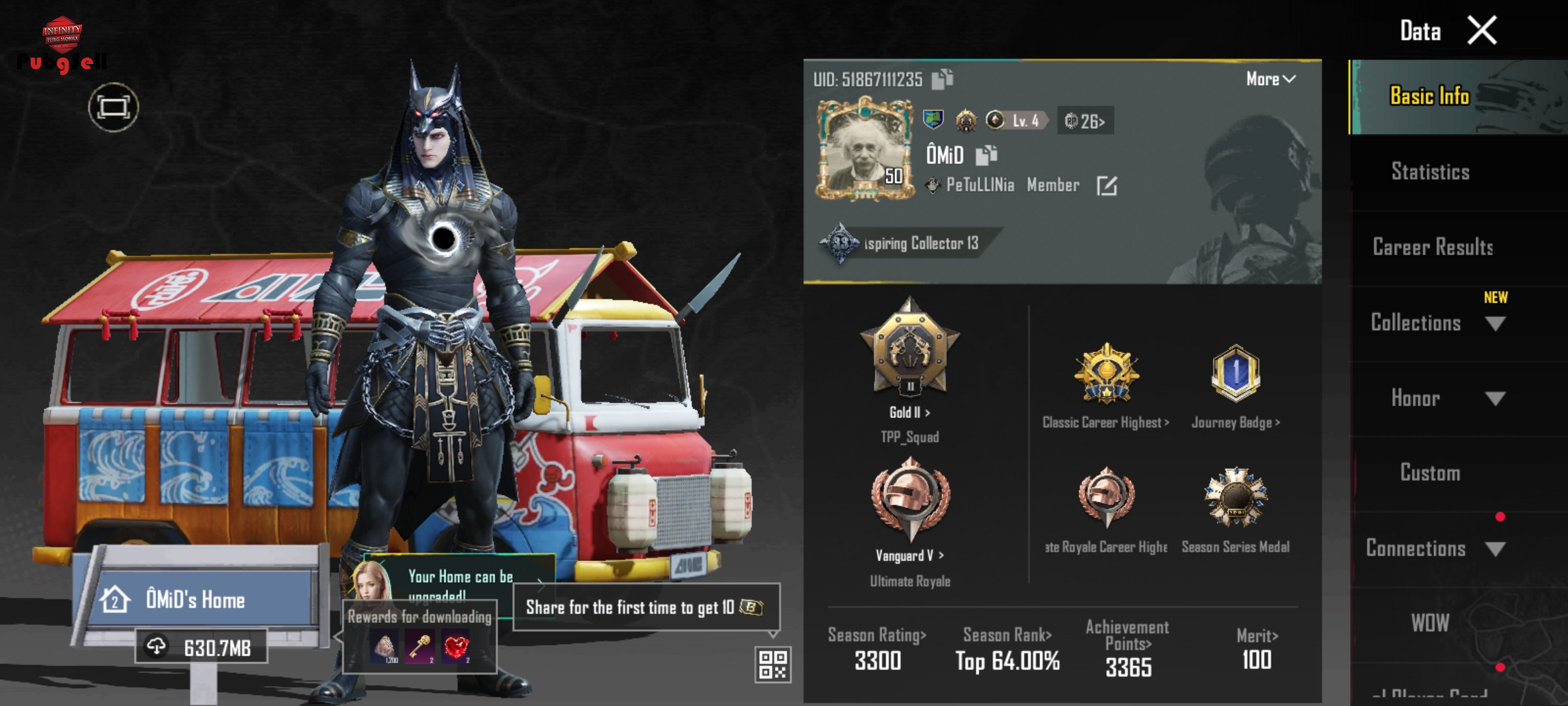Viewport: 1568px width, 706px height.
Task: Toggle the fullscreen view icon
Action: pyautogui.click(x=114, y=107)
